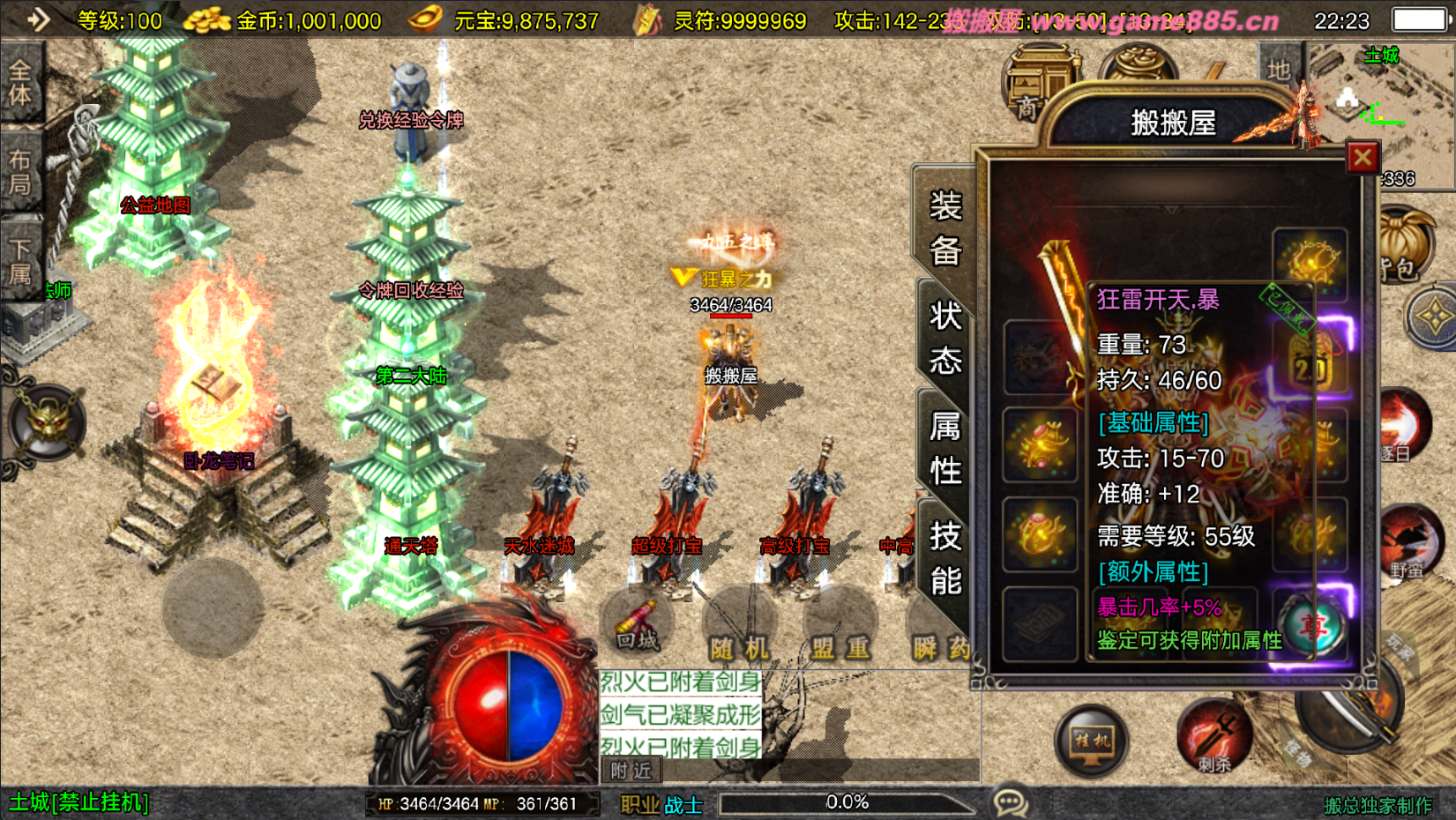Tap the 全体 tab on left edge

(x=20, y=82)
